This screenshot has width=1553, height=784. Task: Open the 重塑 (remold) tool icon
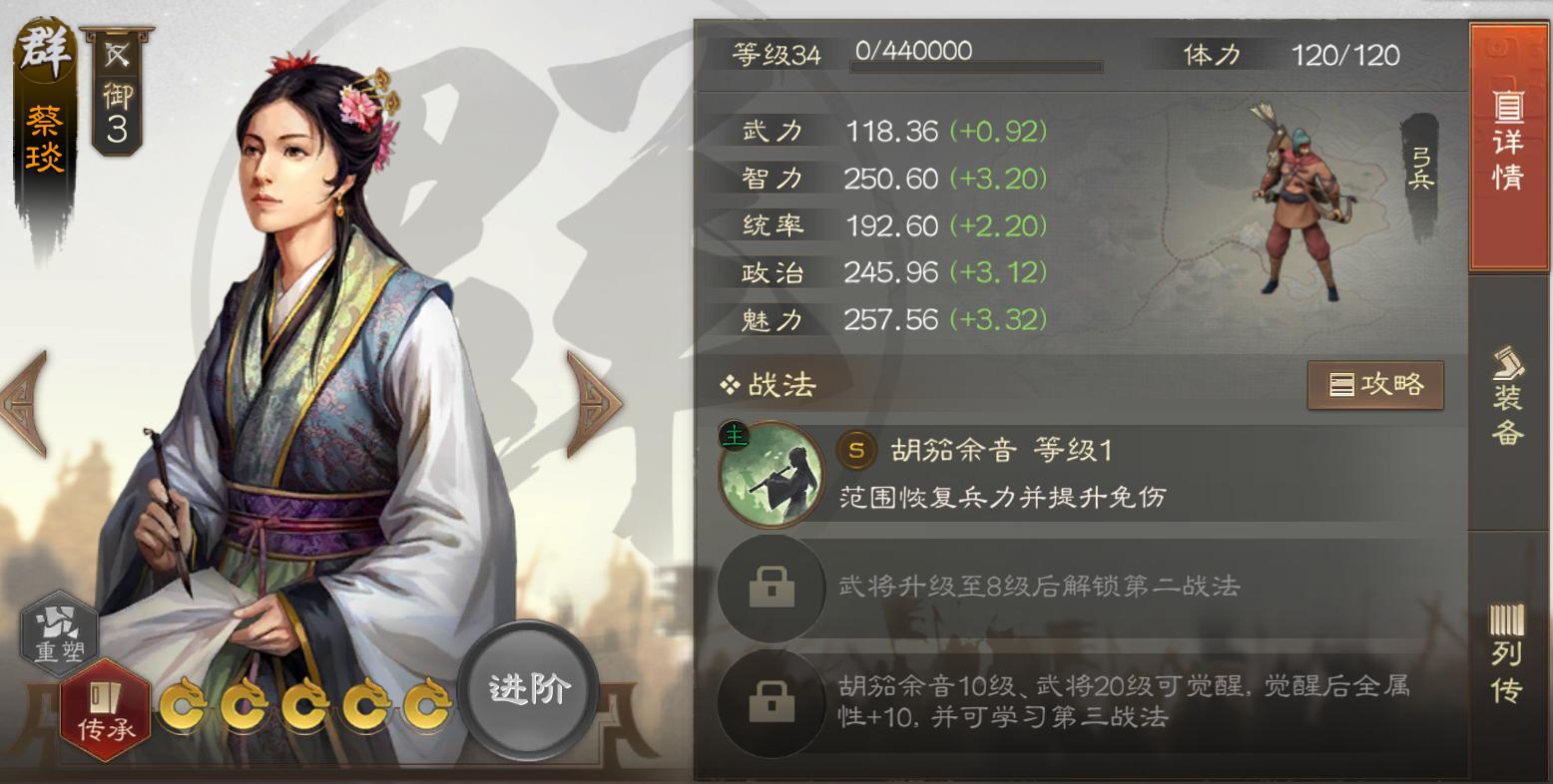point(58,631)
